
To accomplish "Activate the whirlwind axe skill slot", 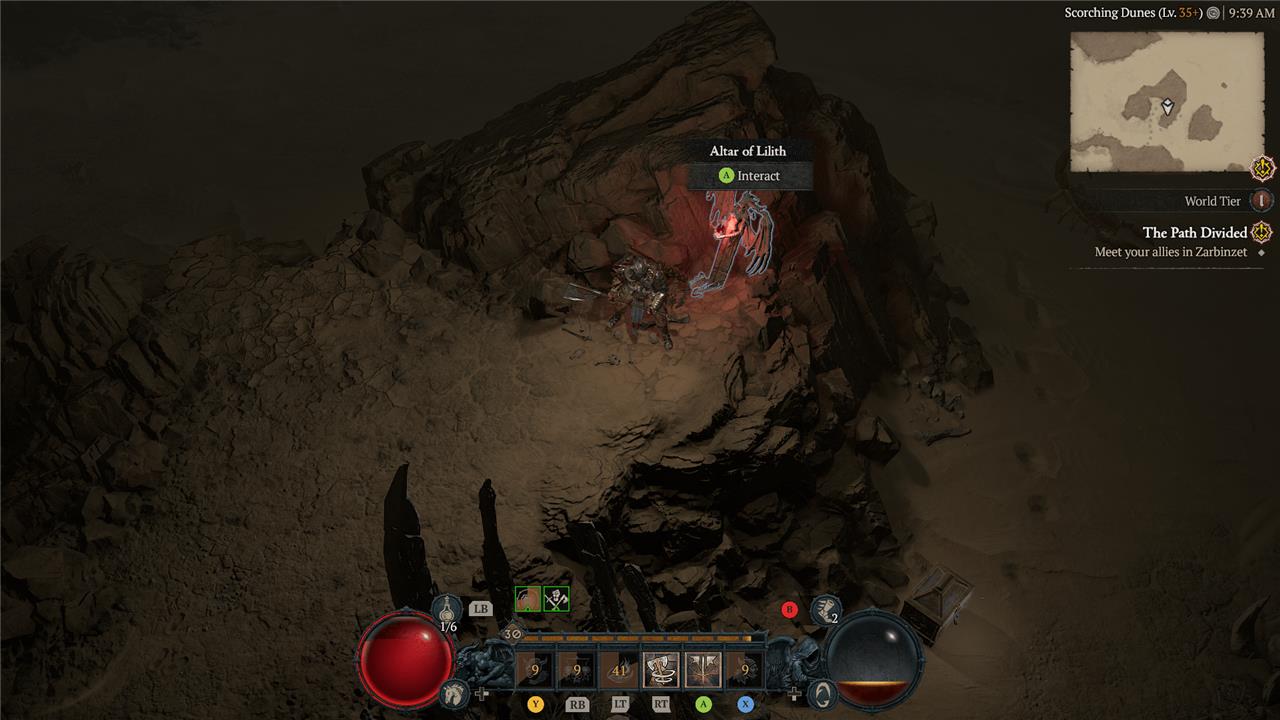I will pos(661,670).
